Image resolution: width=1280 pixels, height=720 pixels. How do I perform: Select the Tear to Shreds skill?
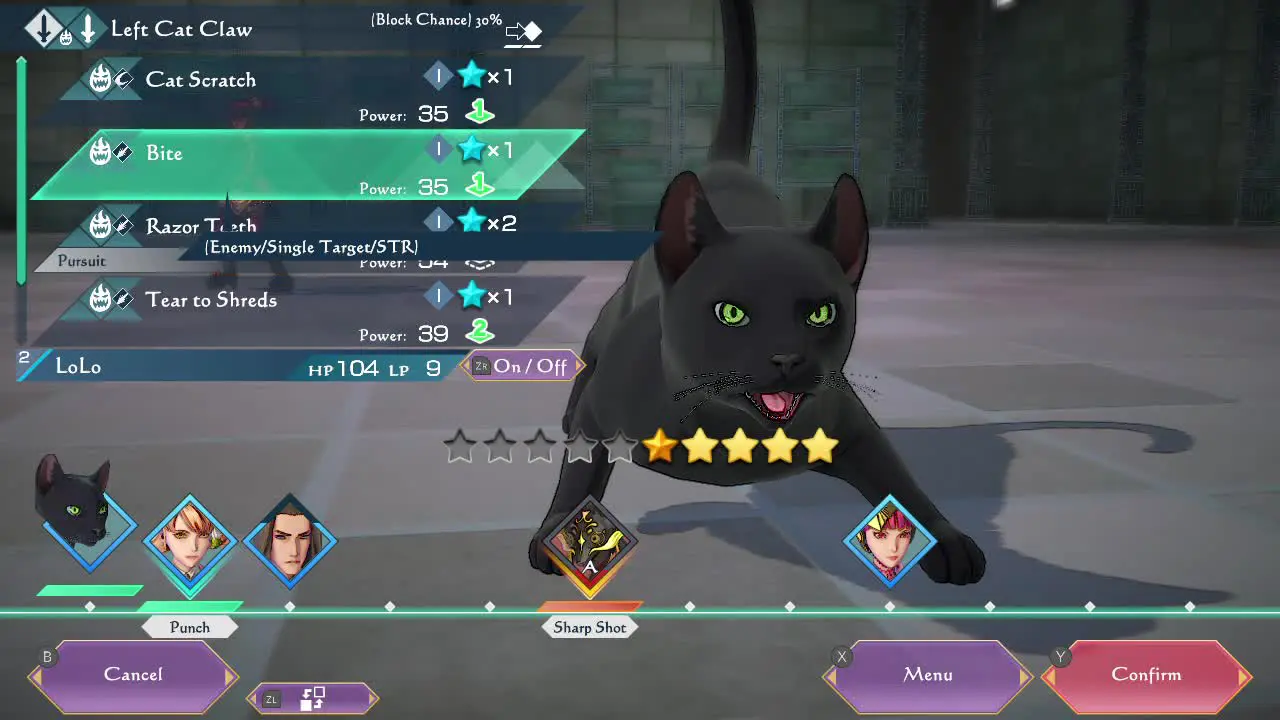211,300
